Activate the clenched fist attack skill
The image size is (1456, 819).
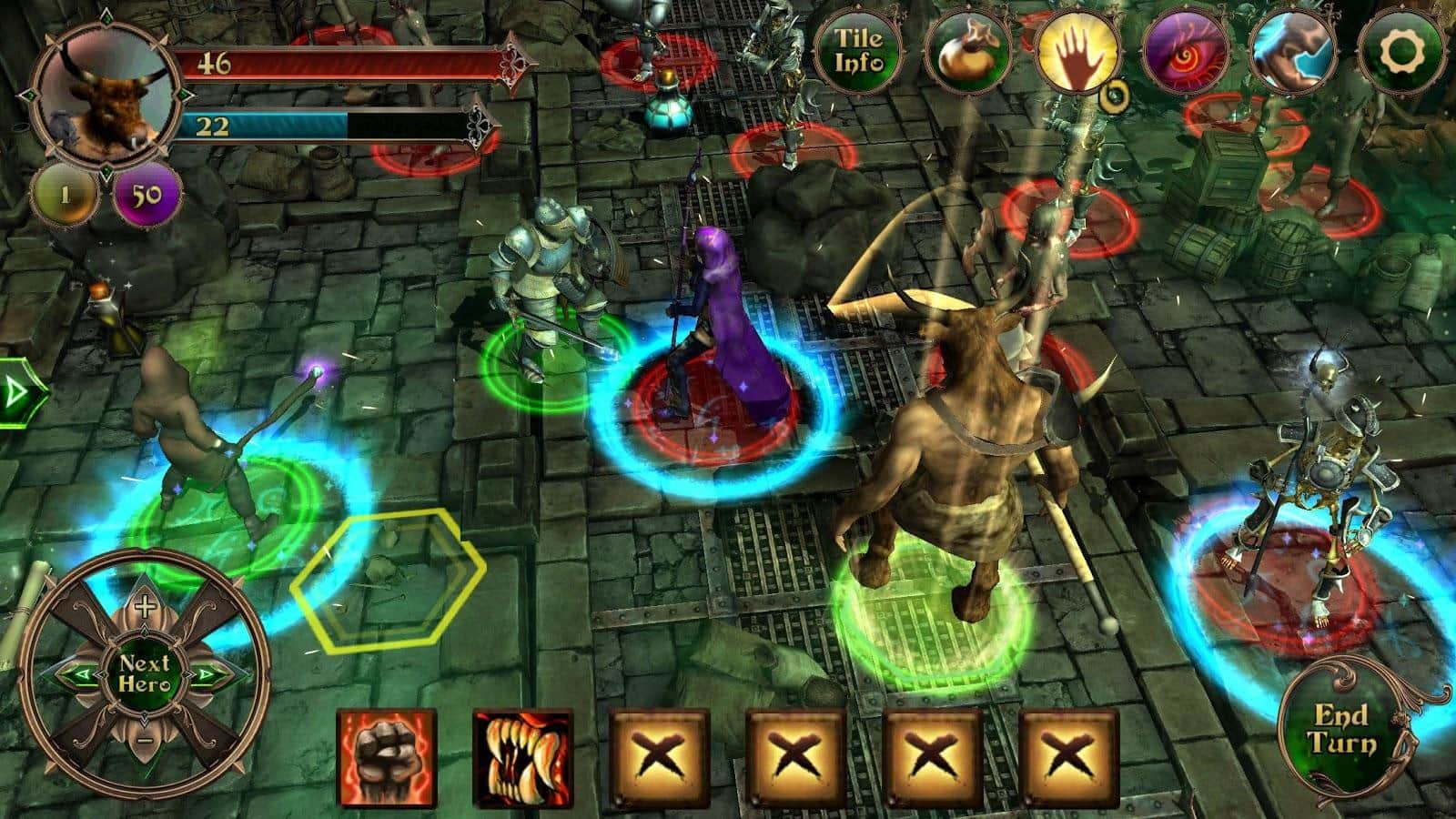point(387,757)
